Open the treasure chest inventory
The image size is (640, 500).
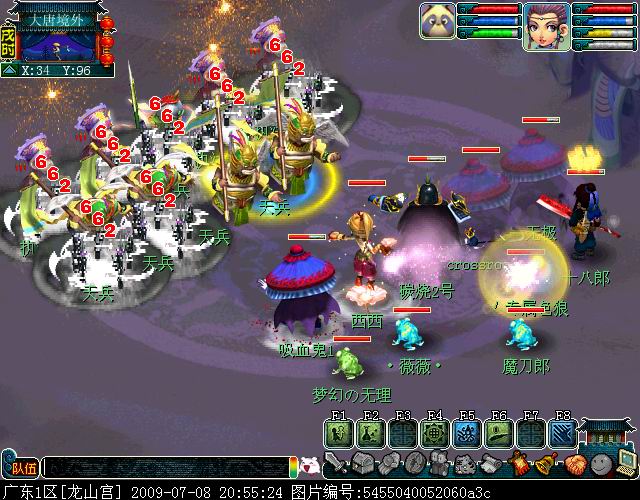361,464
